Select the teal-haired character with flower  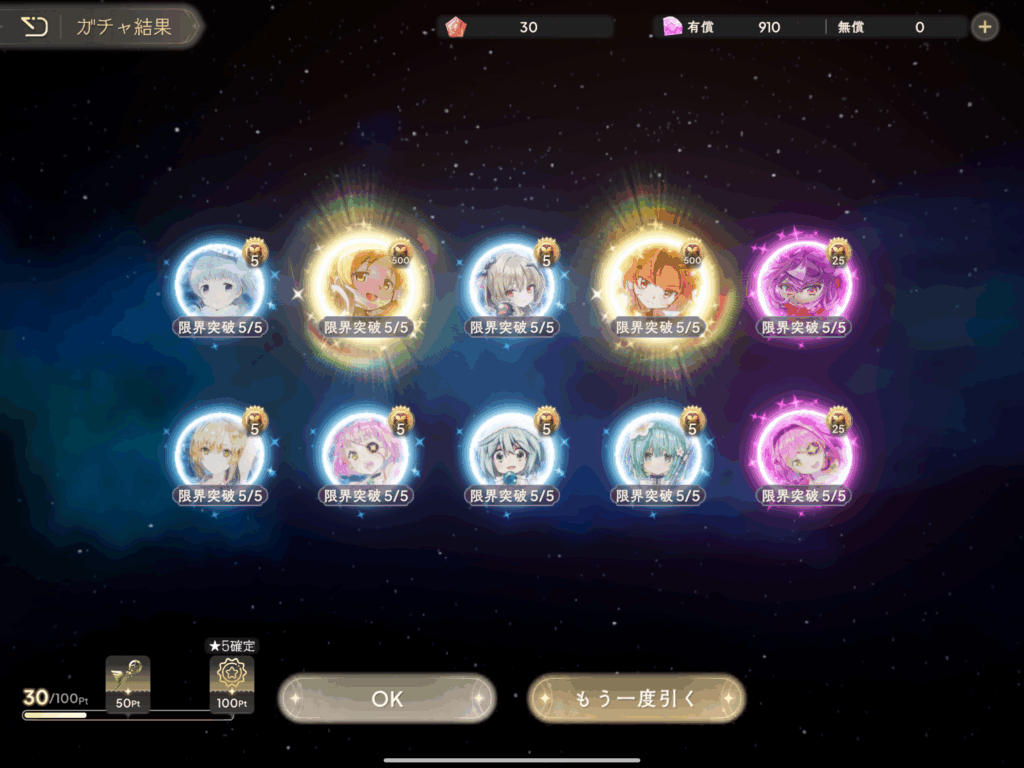tap(658, 453)
